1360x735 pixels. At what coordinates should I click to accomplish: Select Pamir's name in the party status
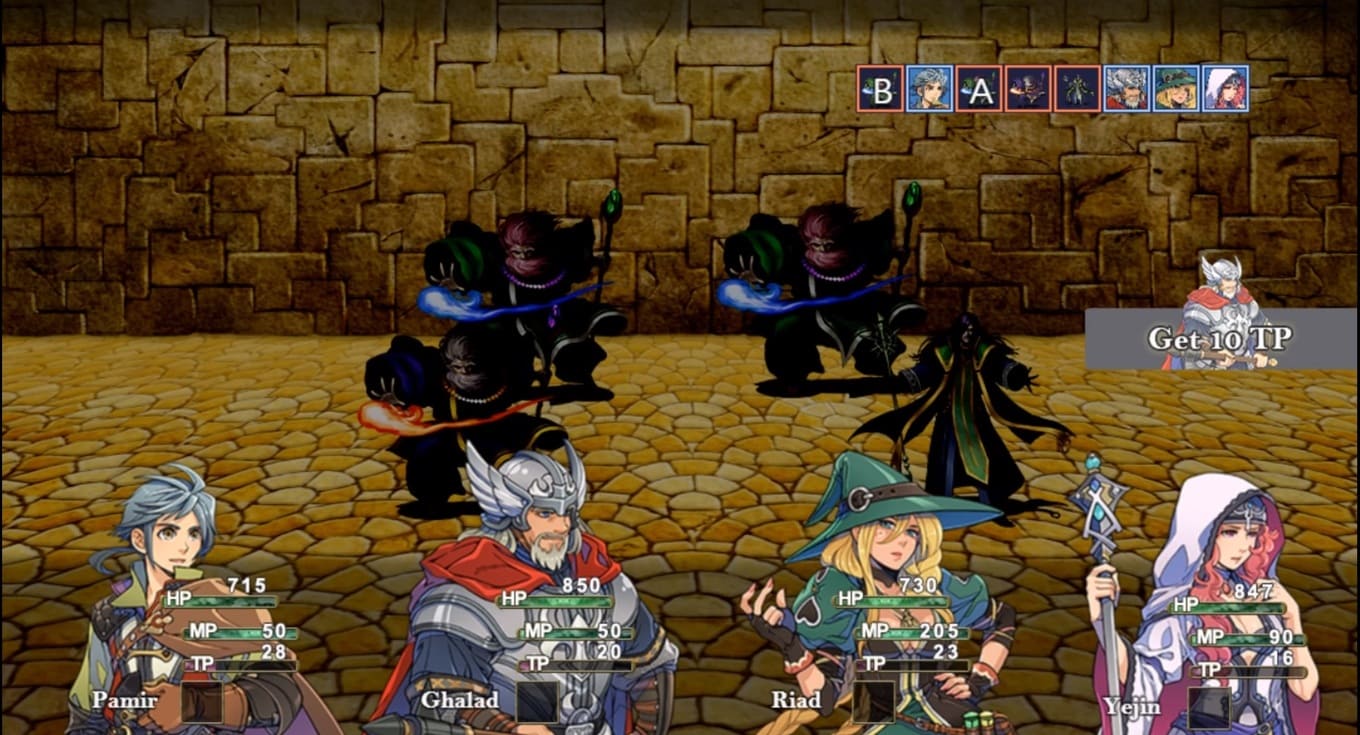coord(124,700)
